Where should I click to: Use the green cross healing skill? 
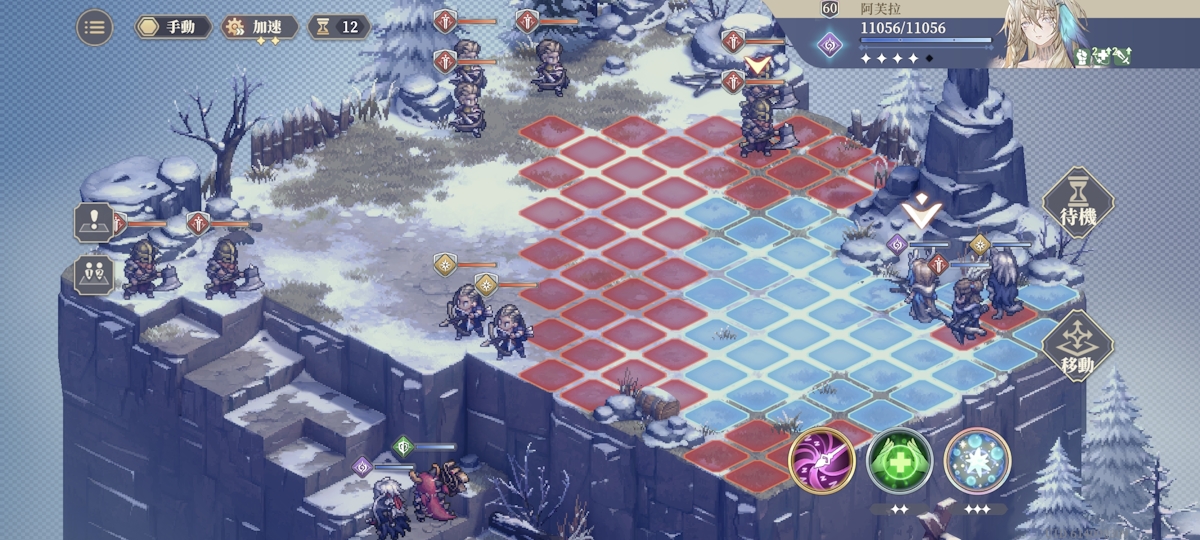coord(899,460)
